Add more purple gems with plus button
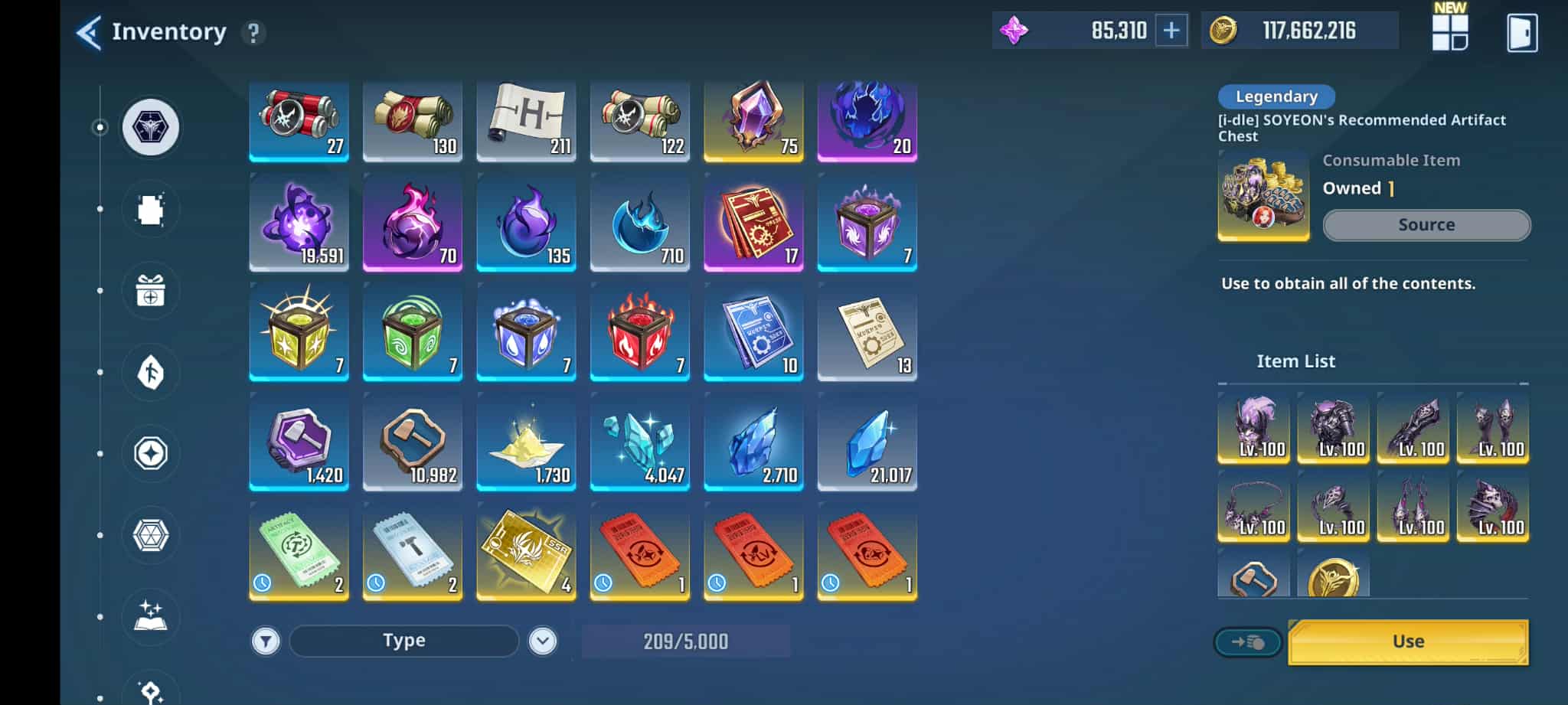 click(x=1171, y=31)
